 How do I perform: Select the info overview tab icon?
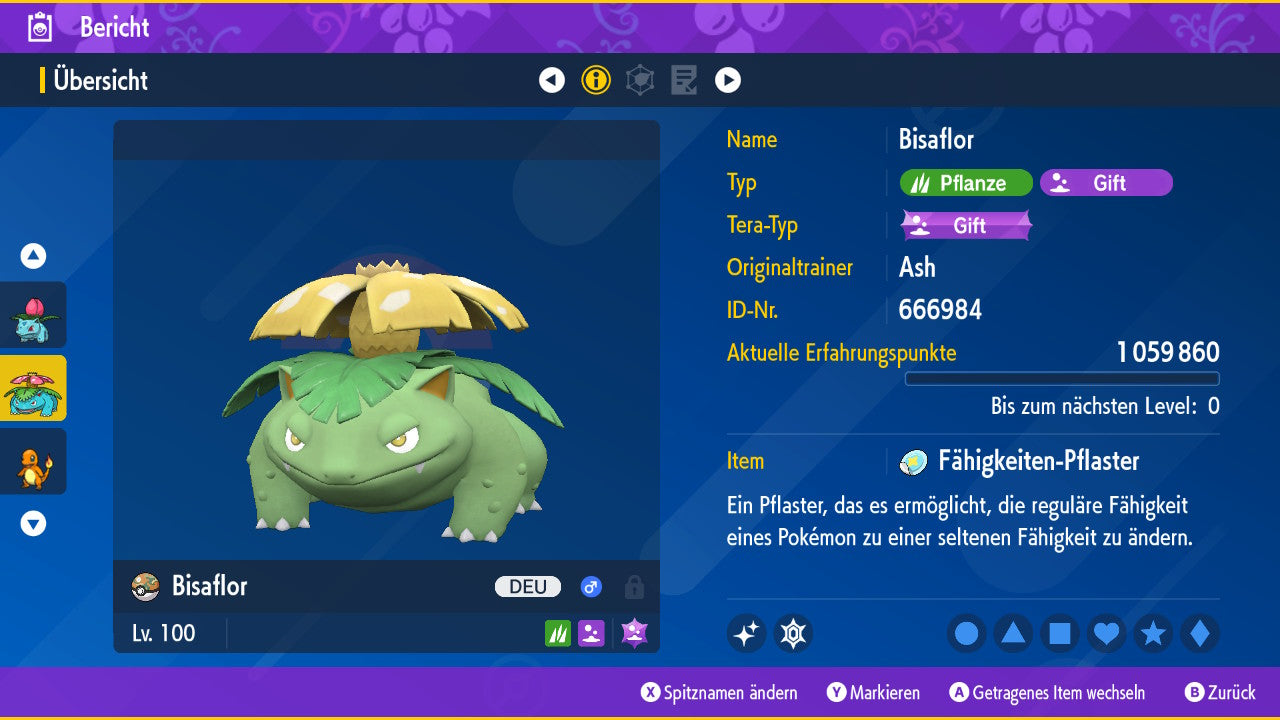click(596, 80)
